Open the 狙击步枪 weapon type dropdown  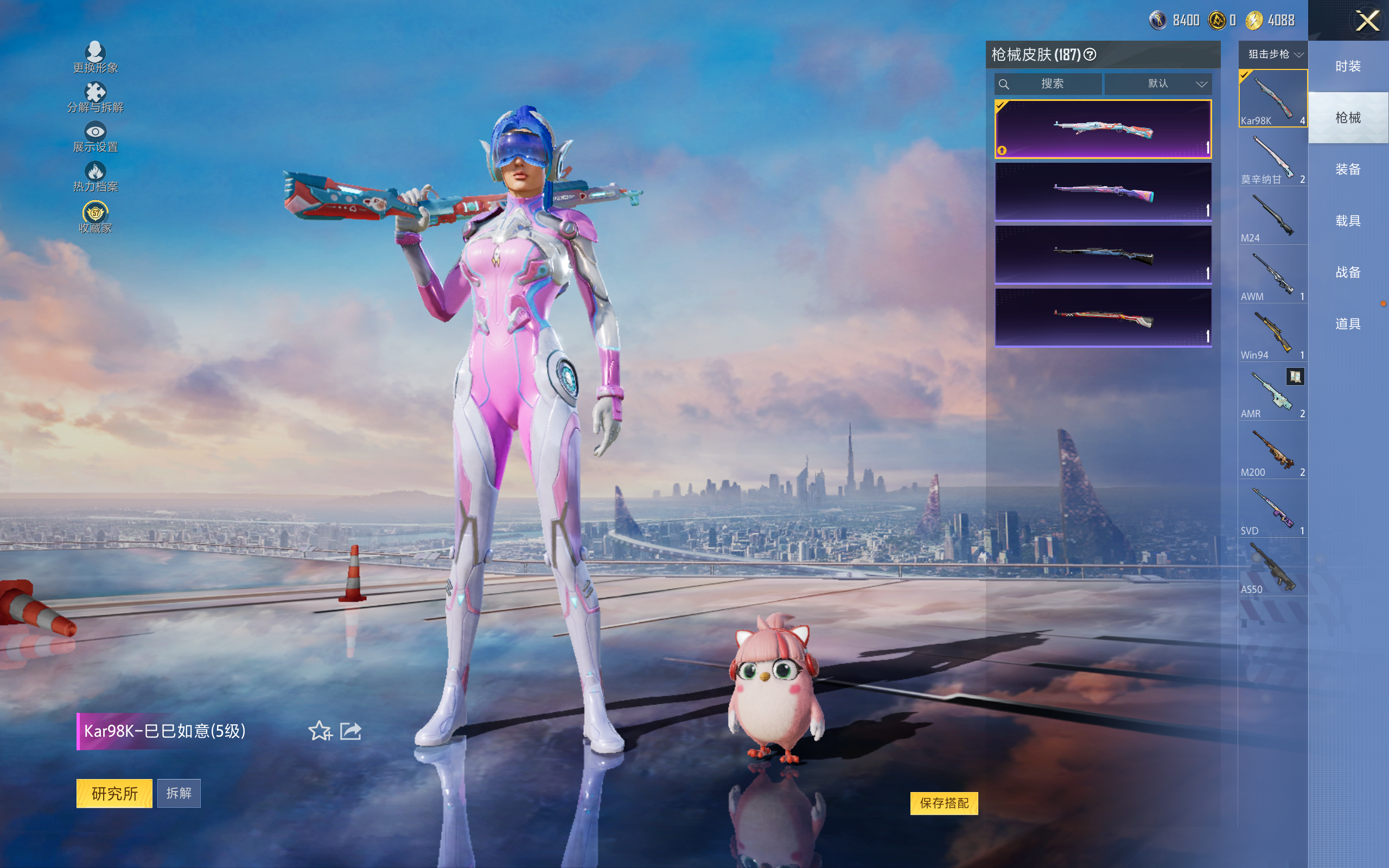(1274, 55)
